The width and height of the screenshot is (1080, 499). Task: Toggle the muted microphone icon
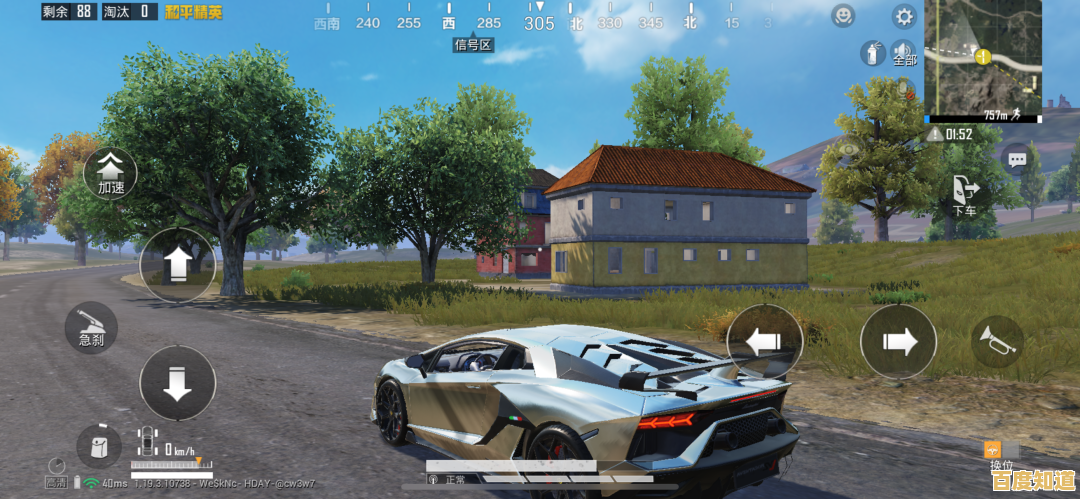pos(905,90)
